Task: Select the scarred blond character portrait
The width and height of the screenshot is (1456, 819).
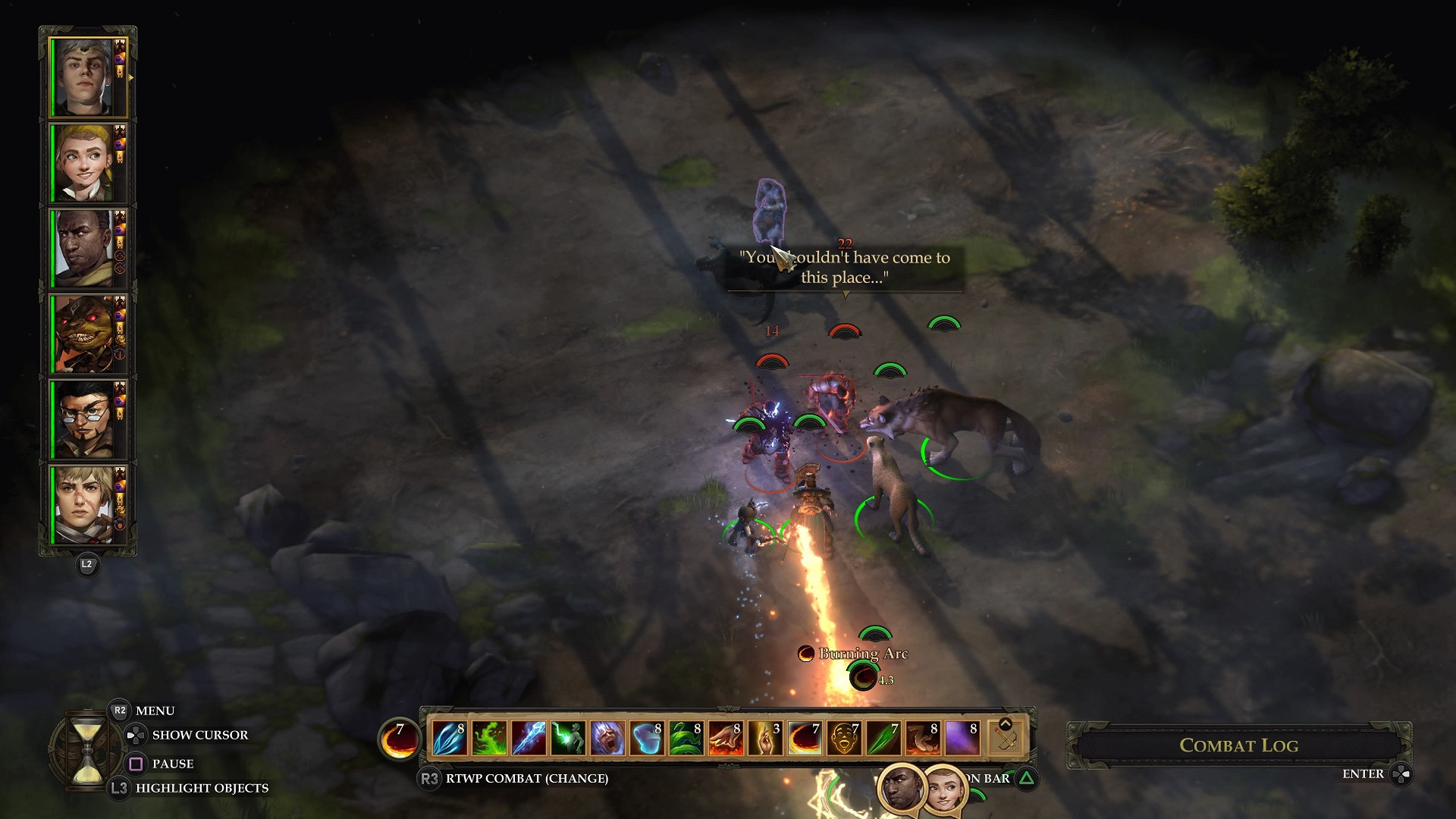Action: click(84, 504)
